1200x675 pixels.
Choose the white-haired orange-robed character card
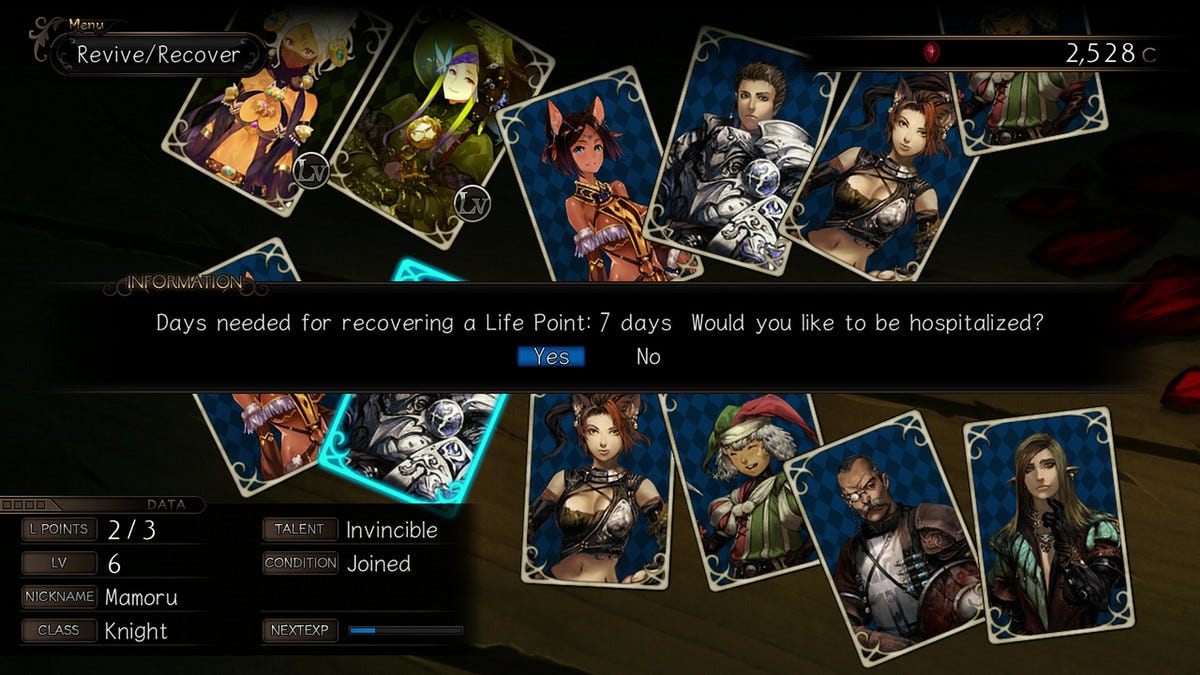tap(260, 110)
